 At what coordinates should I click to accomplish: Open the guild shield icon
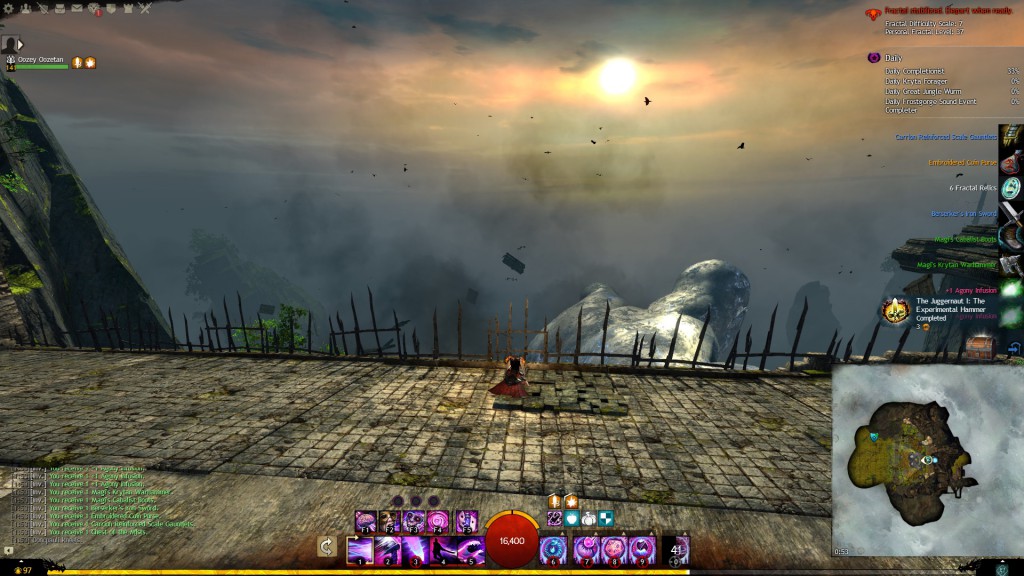tap(112, 9)
